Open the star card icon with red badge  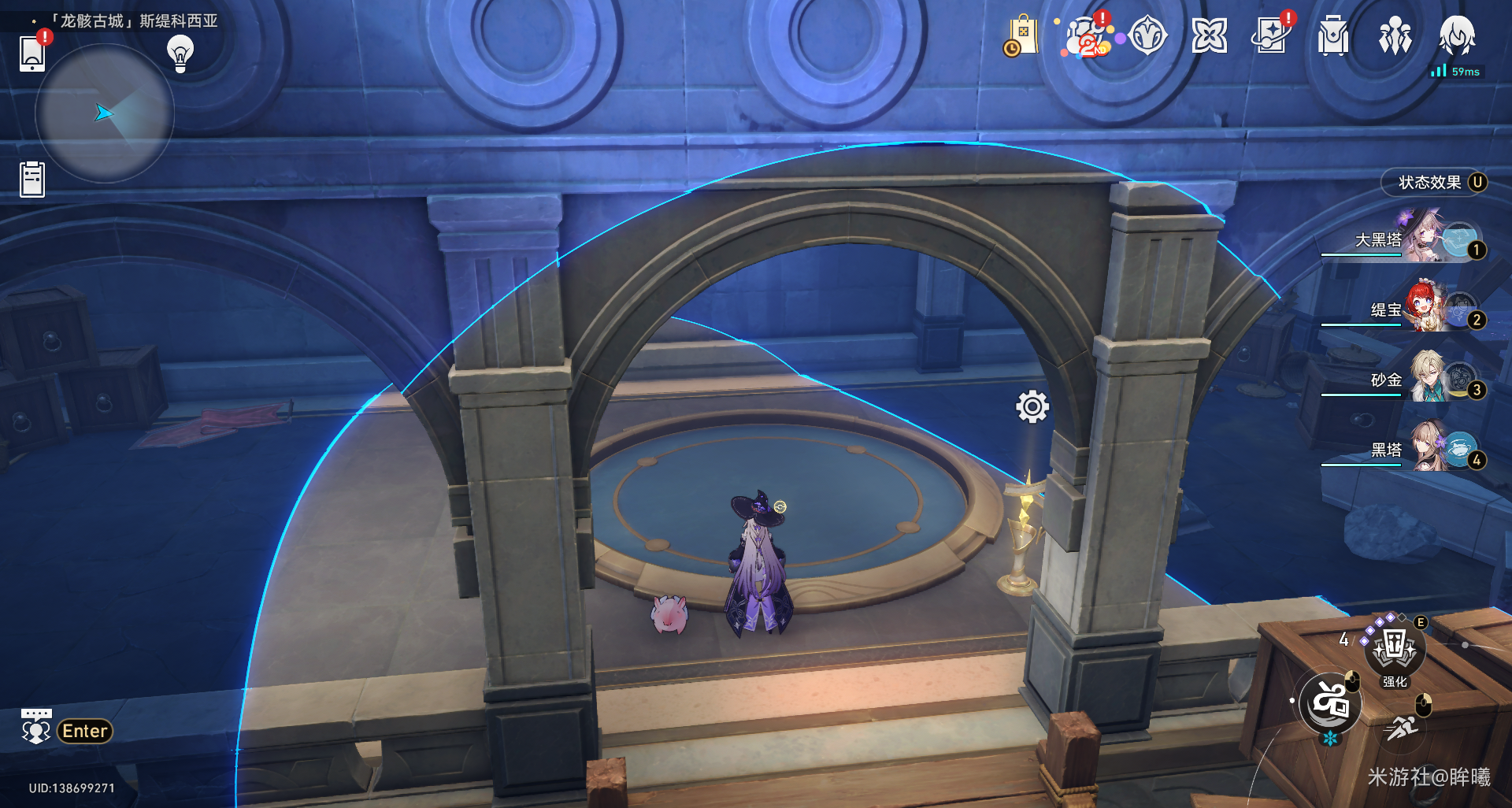(1271, 36)
